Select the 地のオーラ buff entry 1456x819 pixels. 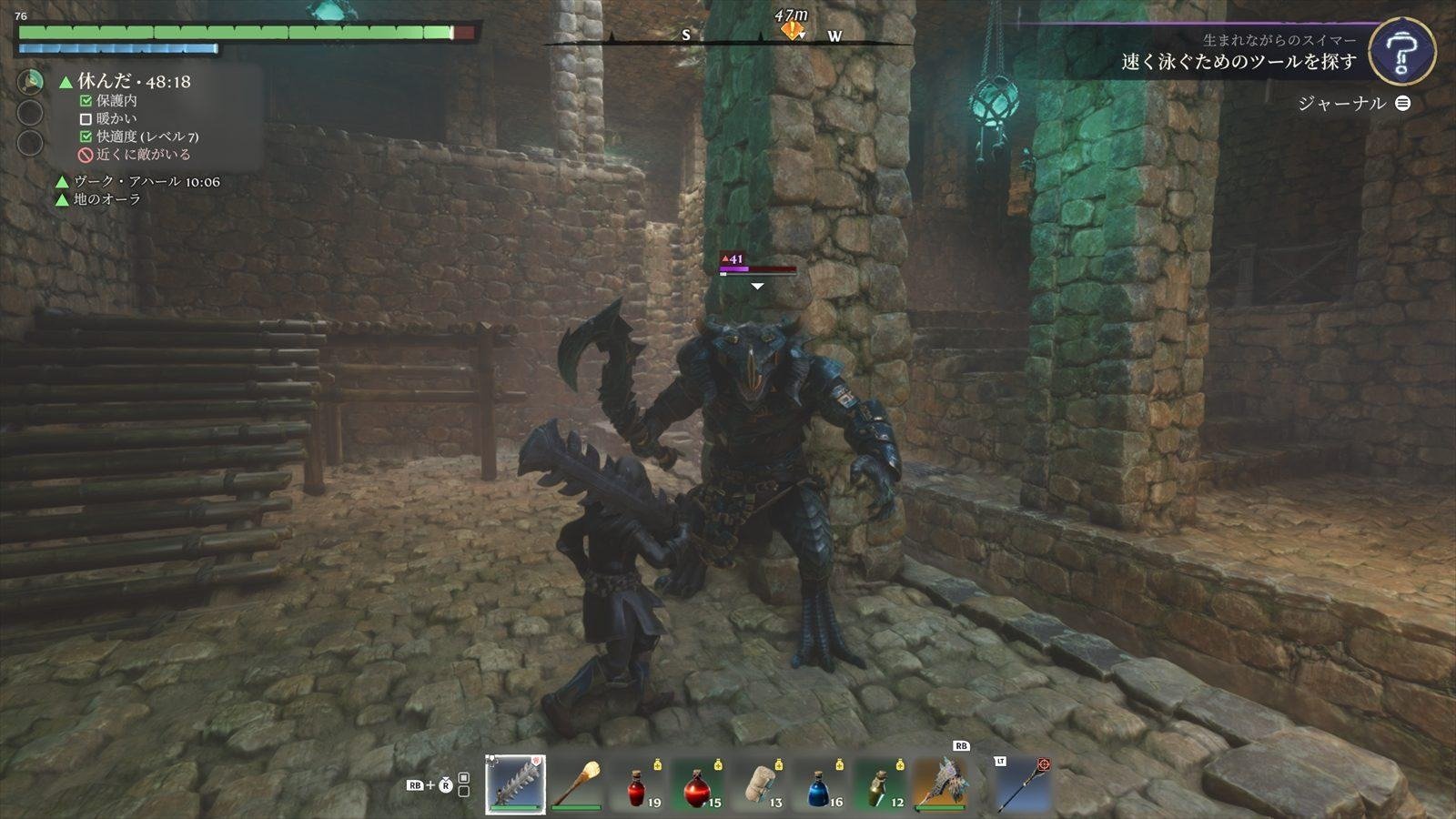106,199
